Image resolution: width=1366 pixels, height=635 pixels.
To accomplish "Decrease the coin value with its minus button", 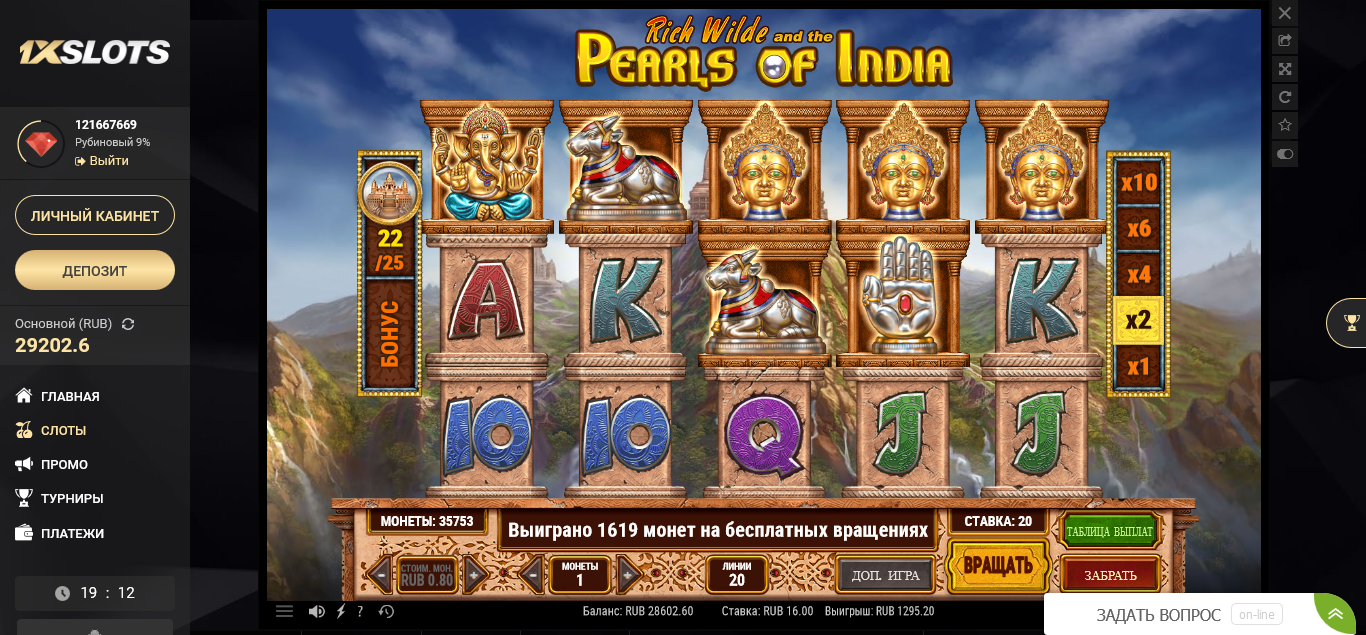I will pos(380,575).
